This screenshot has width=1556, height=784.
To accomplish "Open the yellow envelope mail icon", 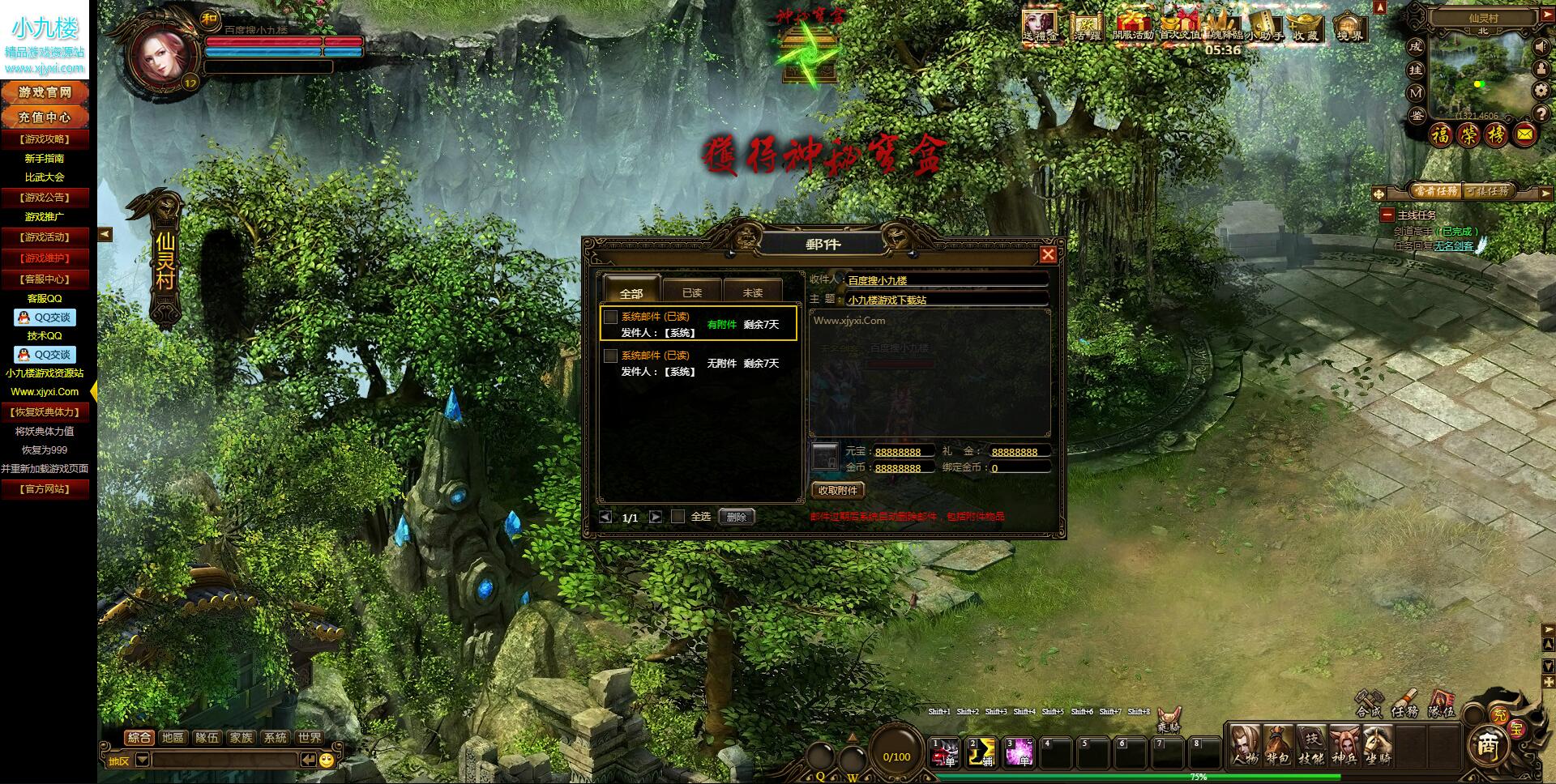I will [1524, 134].
